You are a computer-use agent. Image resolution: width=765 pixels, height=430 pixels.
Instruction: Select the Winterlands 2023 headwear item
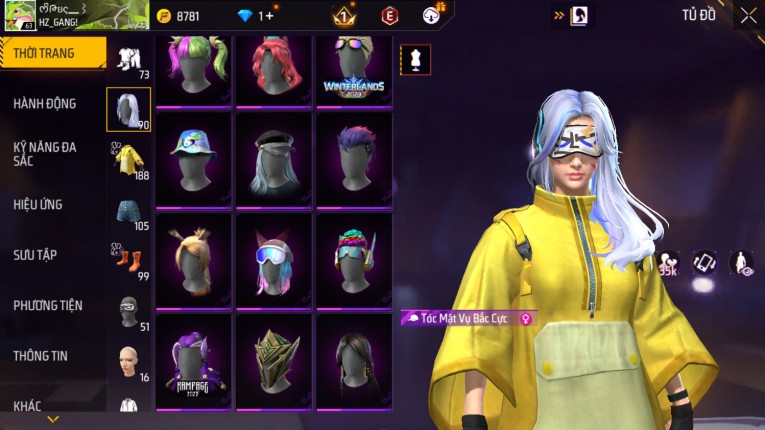354,70
